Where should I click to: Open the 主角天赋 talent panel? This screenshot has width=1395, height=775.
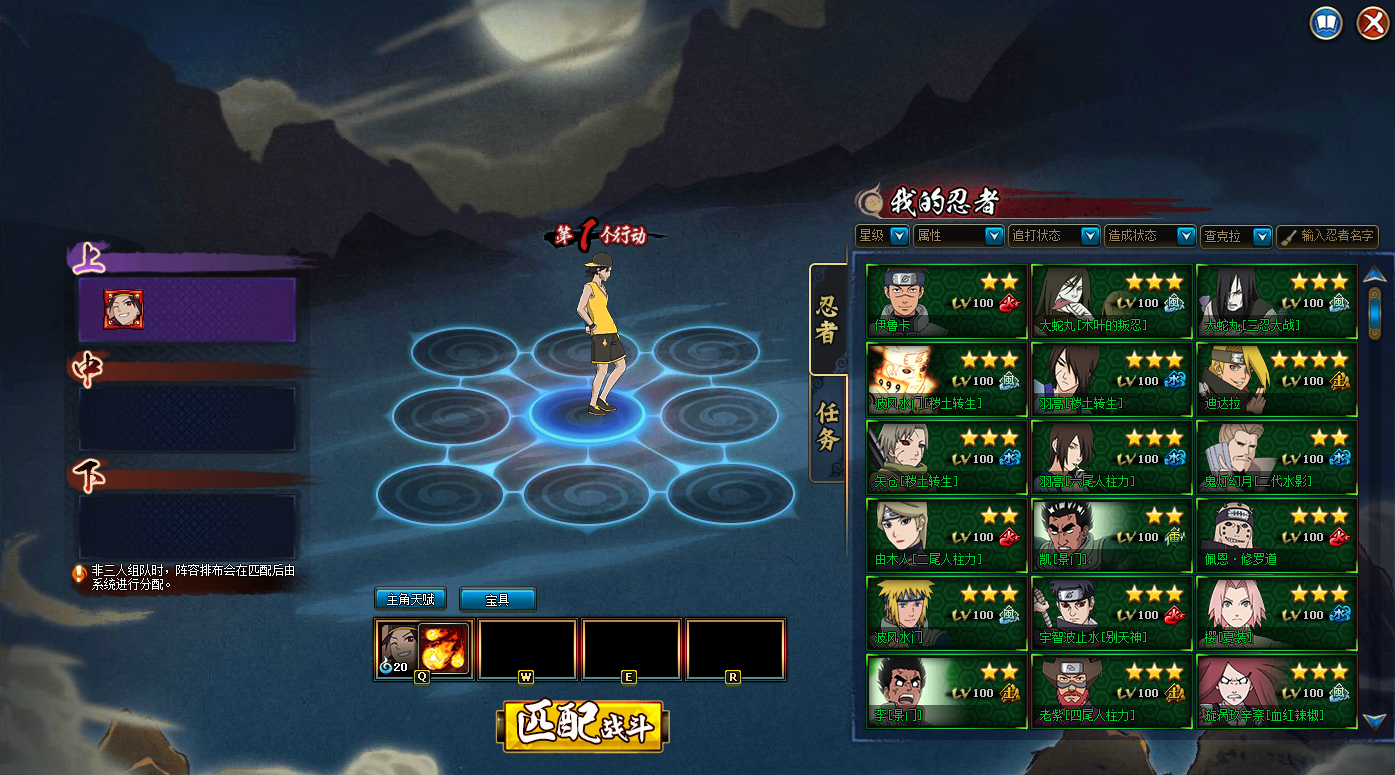coord(410,599)
